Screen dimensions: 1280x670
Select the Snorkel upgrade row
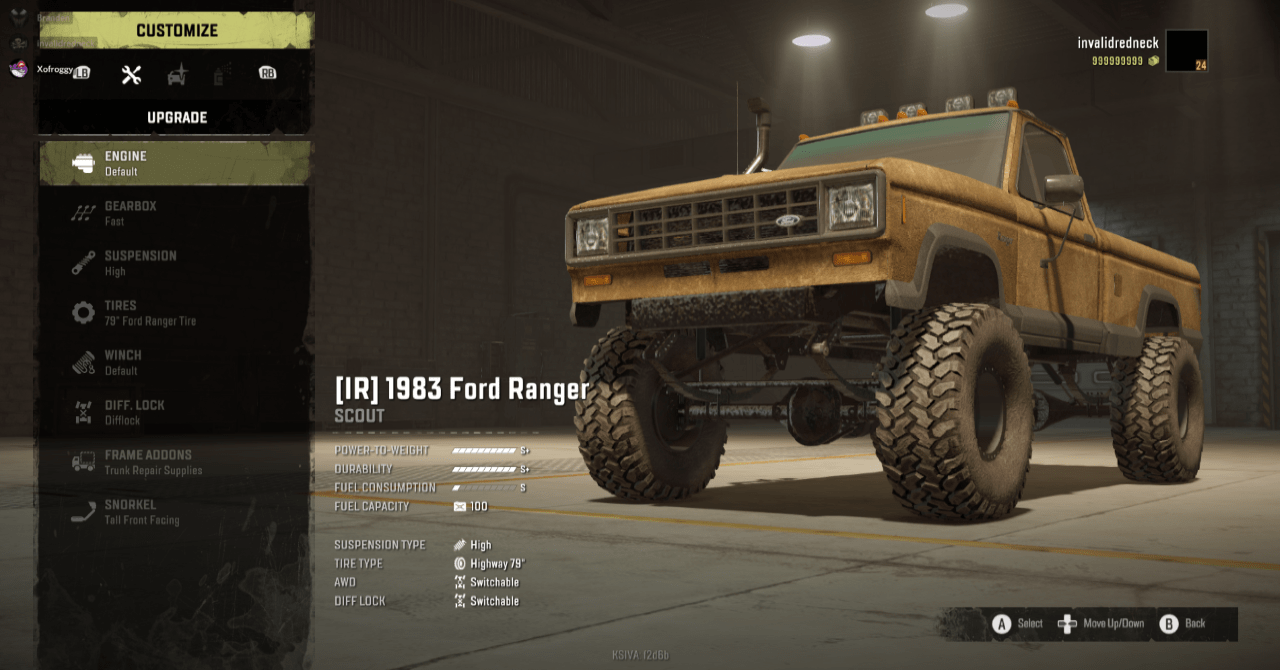click(x=175, y=512)
